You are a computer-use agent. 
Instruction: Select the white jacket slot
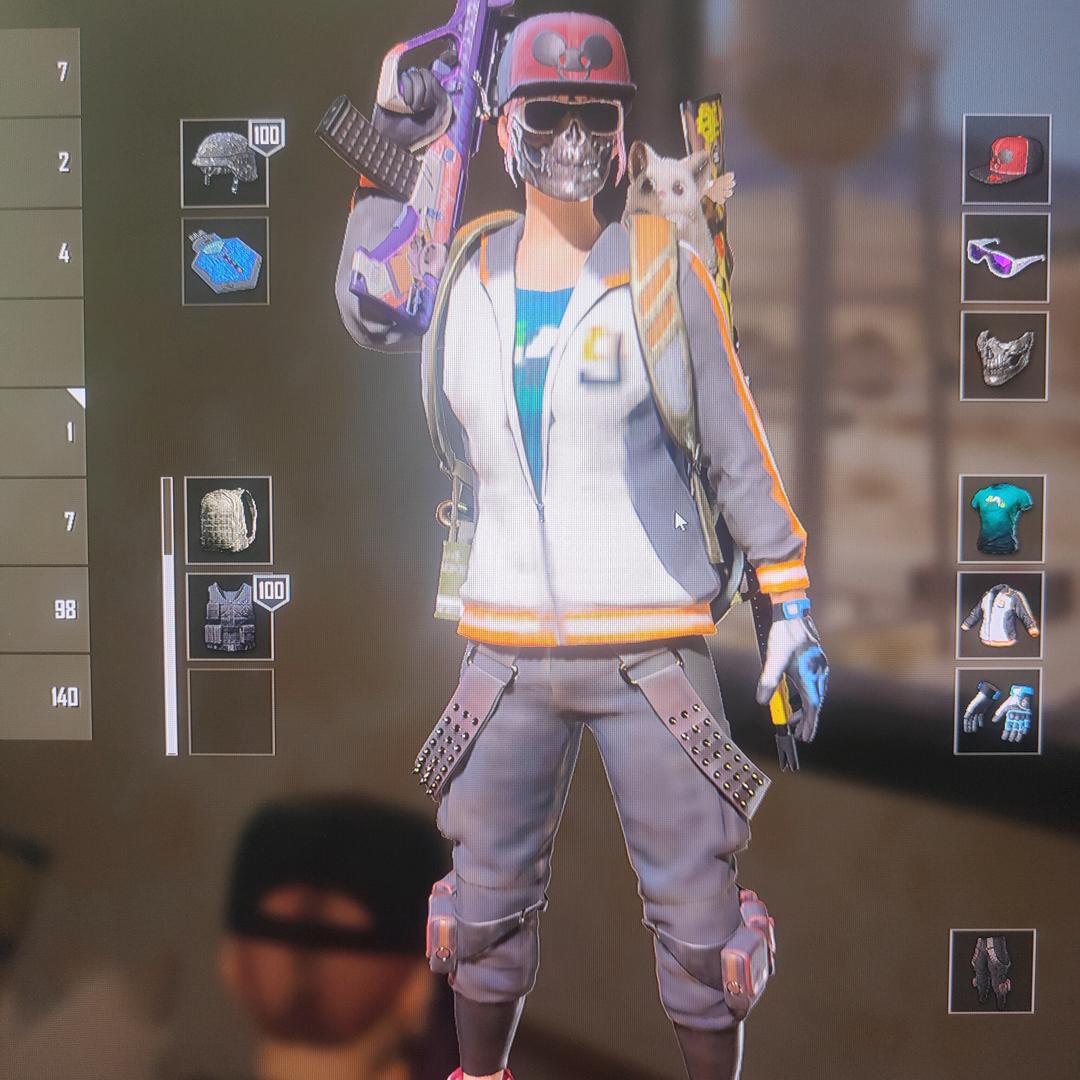(1000, 615)
